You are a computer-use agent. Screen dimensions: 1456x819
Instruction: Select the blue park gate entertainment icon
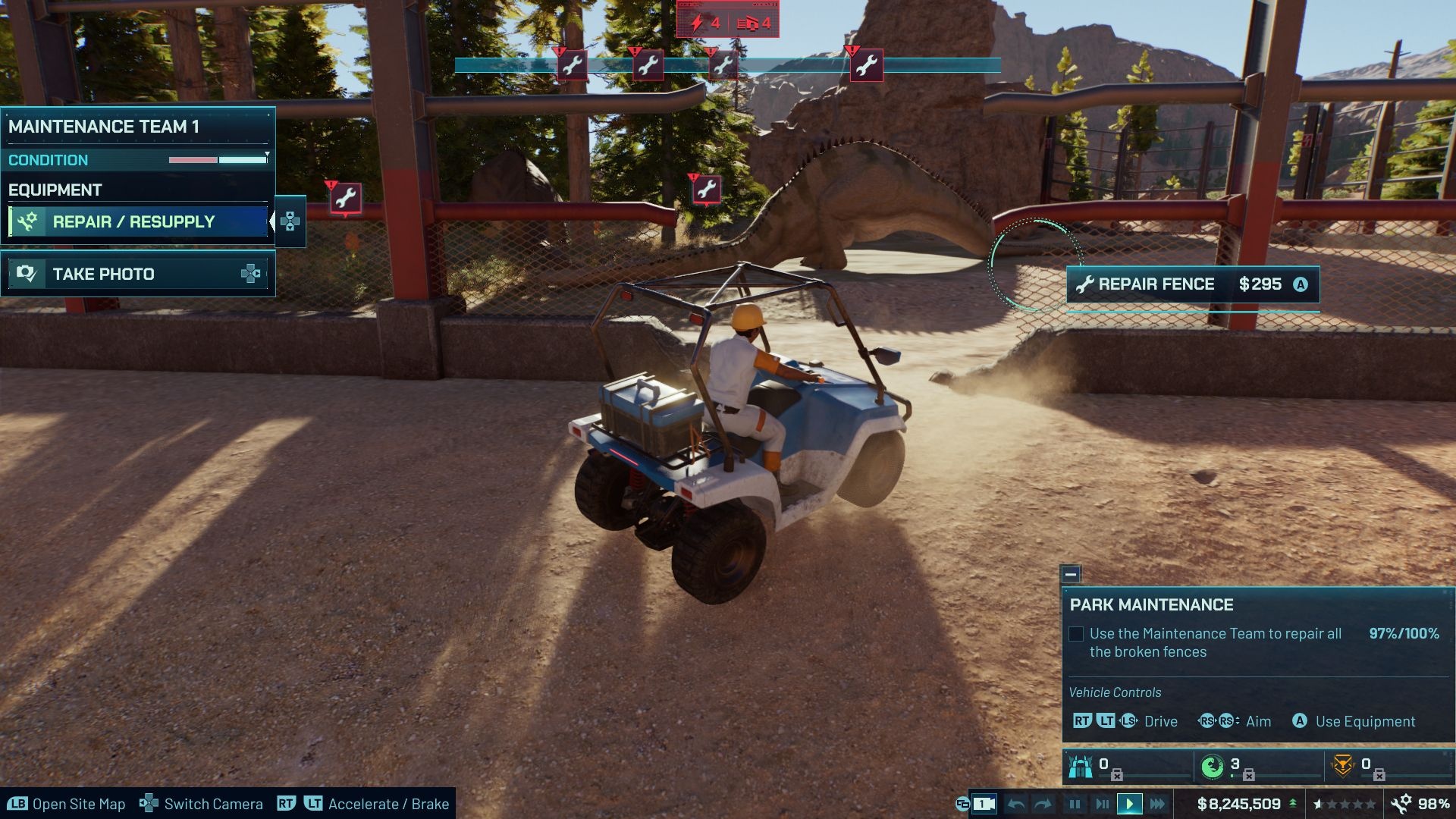(x=1080, y=767)
